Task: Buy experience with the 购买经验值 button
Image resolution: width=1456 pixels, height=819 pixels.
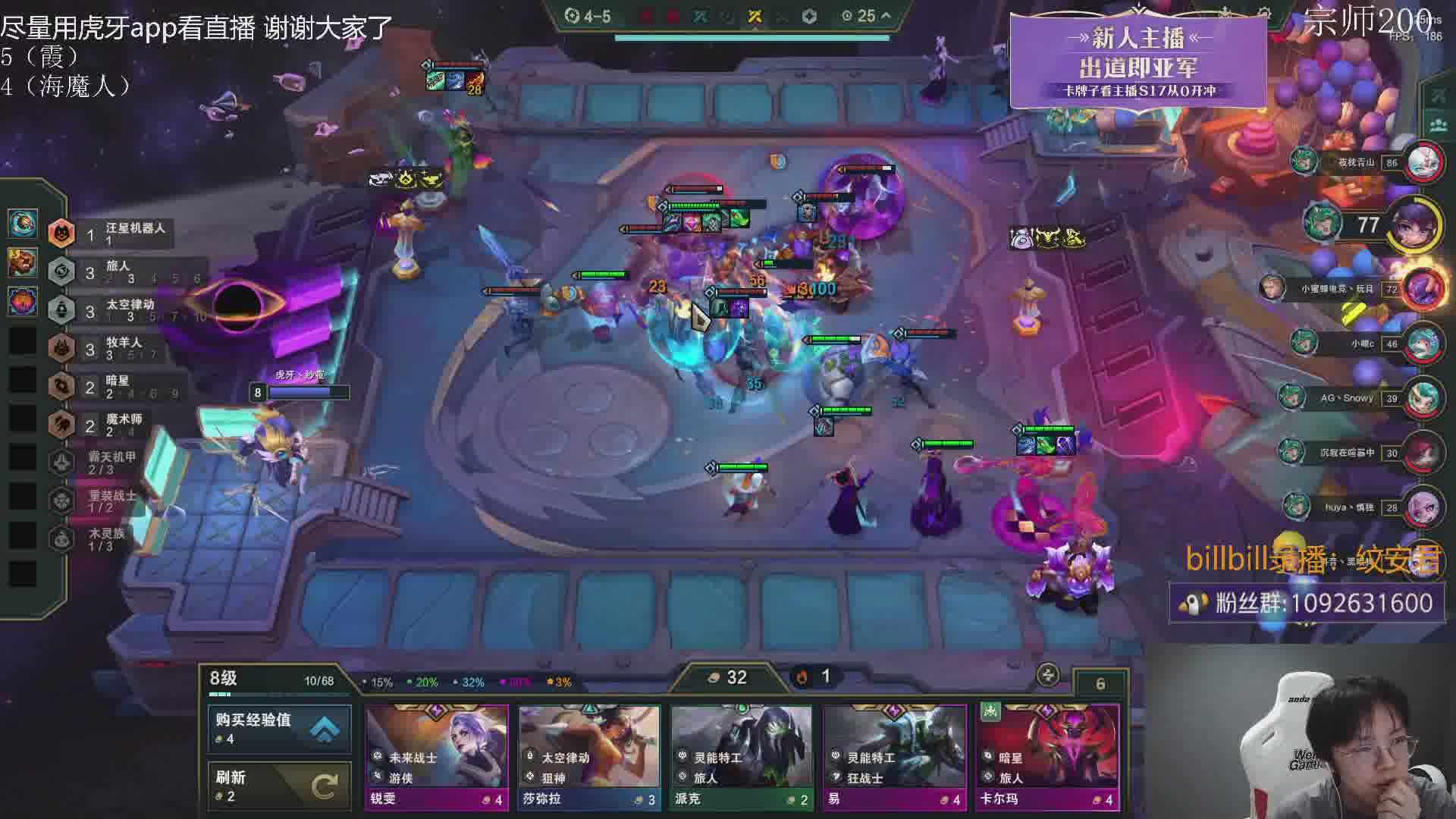Action: click(279, 728)
